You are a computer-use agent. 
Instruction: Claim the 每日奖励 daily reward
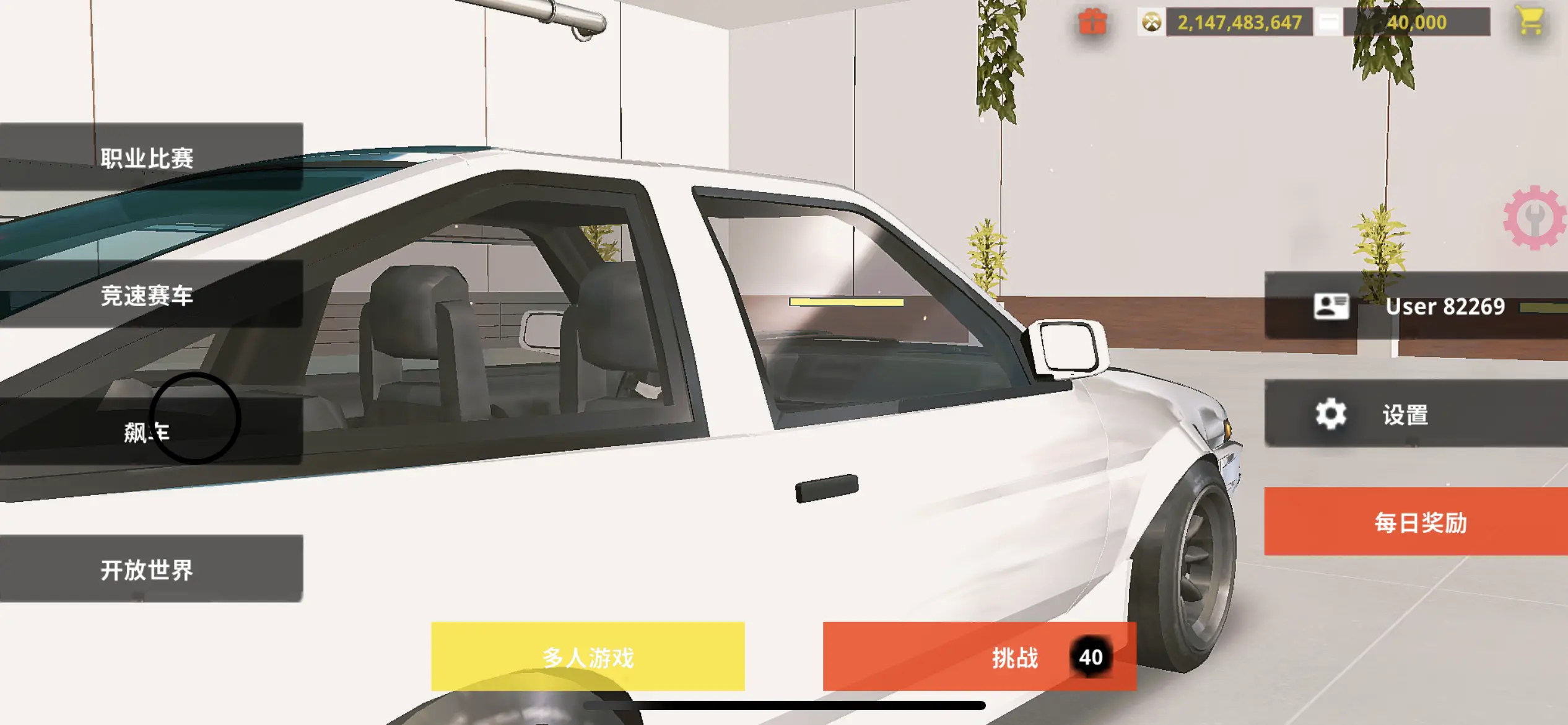pos(1418,522)
